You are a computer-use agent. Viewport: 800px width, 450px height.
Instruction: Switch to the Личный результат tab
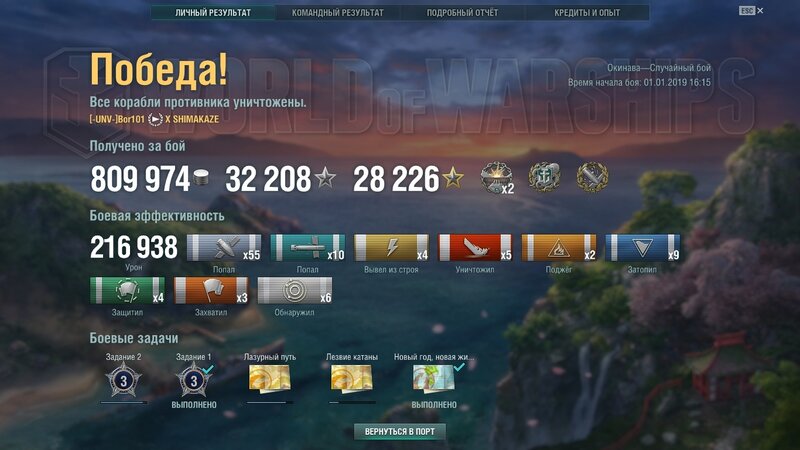[211, 13]
